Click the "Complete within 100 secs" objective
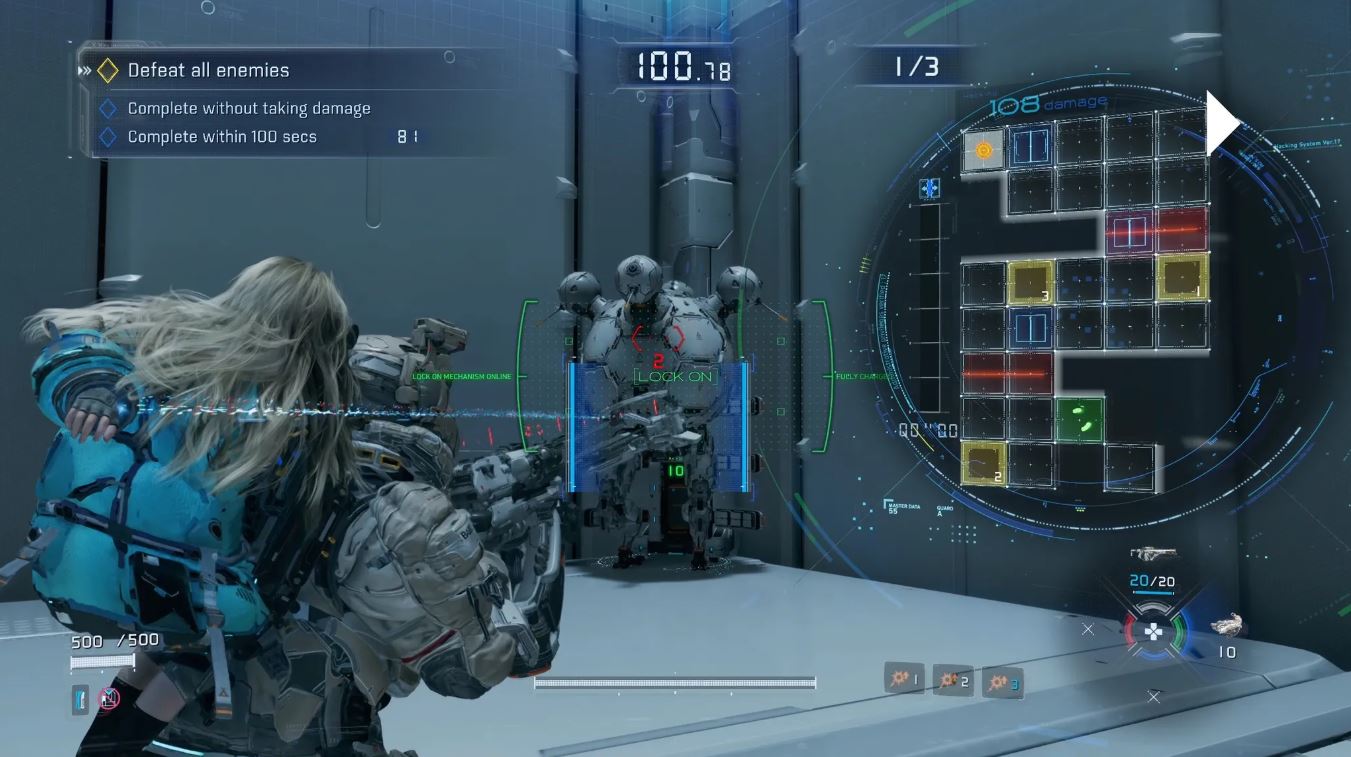The height and width of the screenshot is (757, 1351). coord(222,137)
